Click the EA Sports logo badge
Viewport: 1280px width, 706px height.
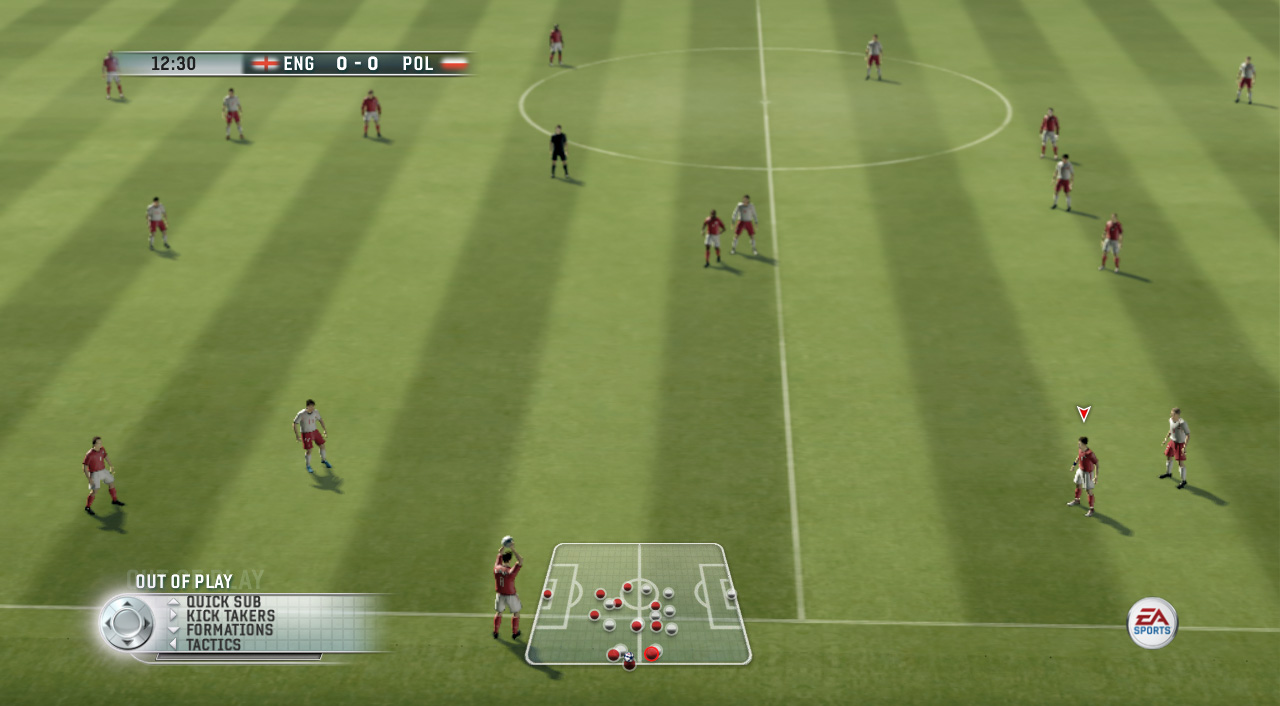(x=1152, y=623)
